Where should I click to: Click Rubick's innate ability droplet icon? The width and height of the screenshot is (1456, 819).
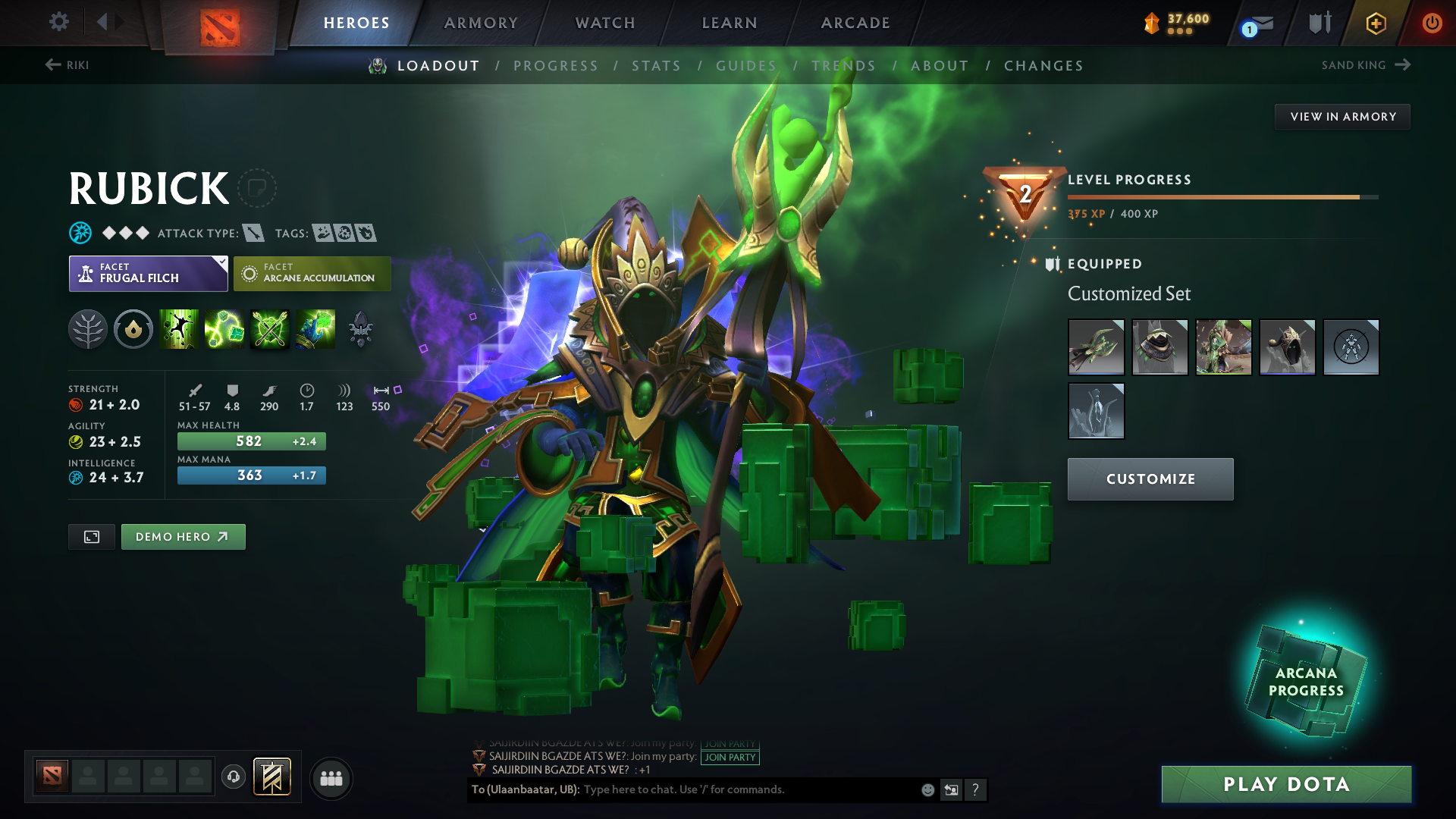[x=133, y=329]
